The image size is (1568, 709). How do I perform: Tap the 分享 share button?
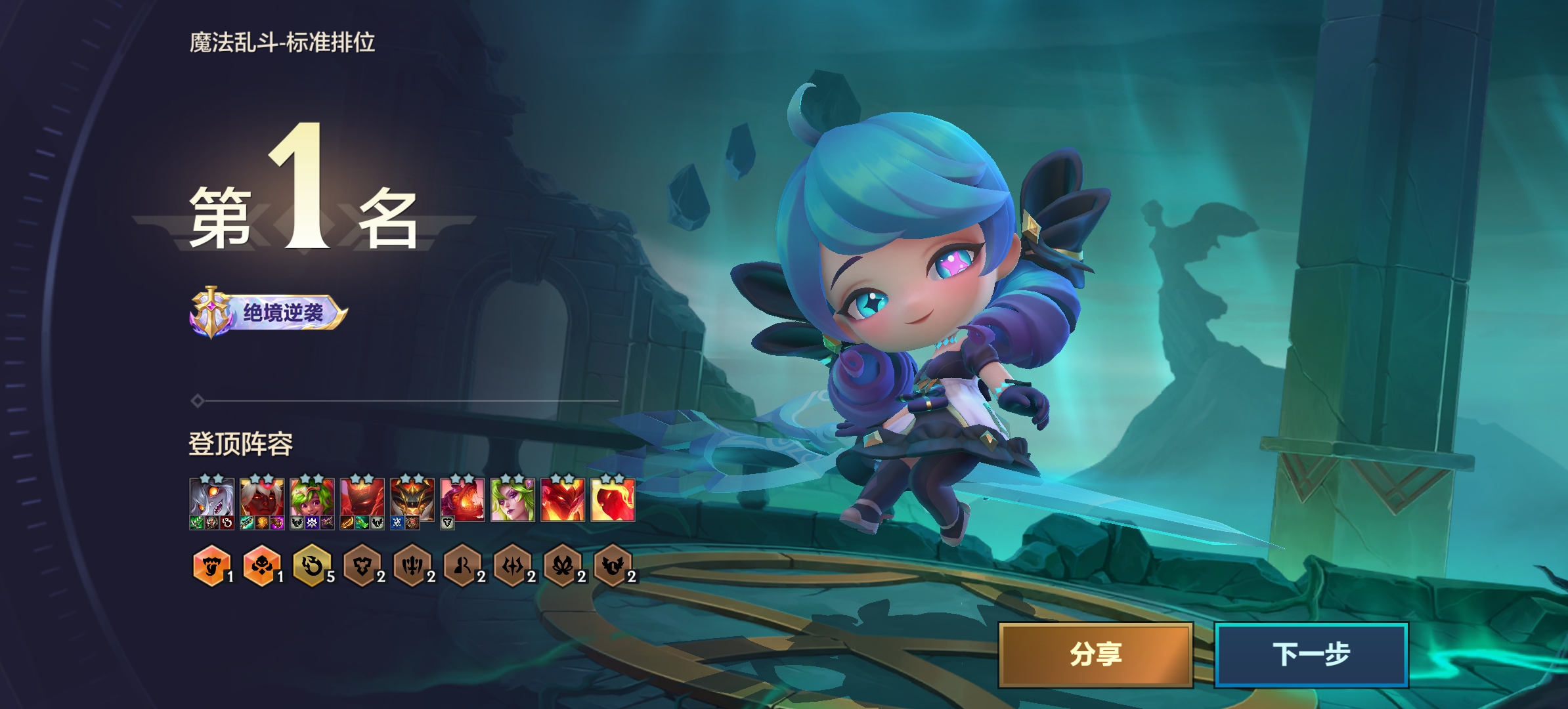click(x=1095, y=655)
